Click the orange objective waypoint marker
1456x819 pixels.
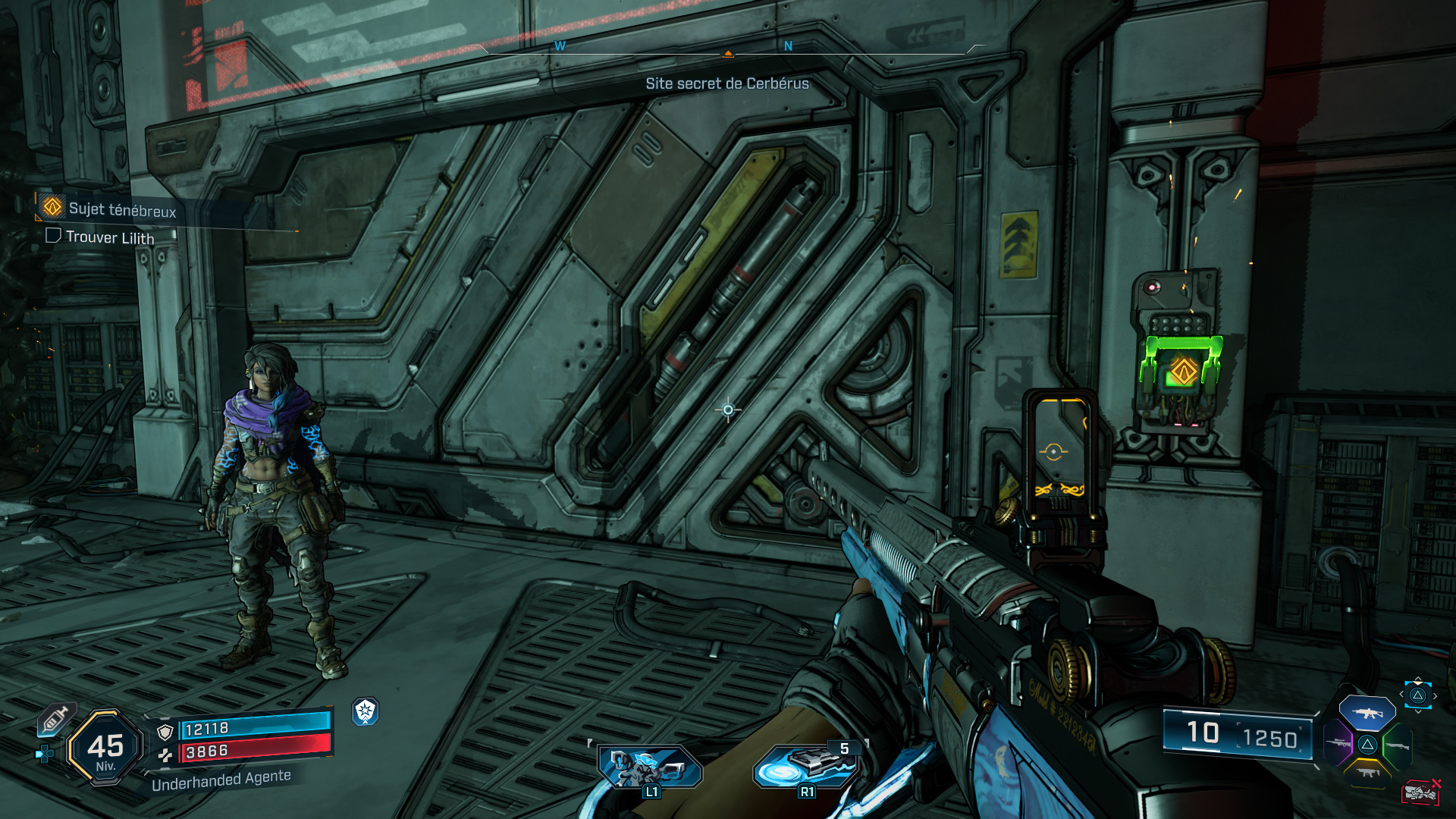pos(1183,371)
